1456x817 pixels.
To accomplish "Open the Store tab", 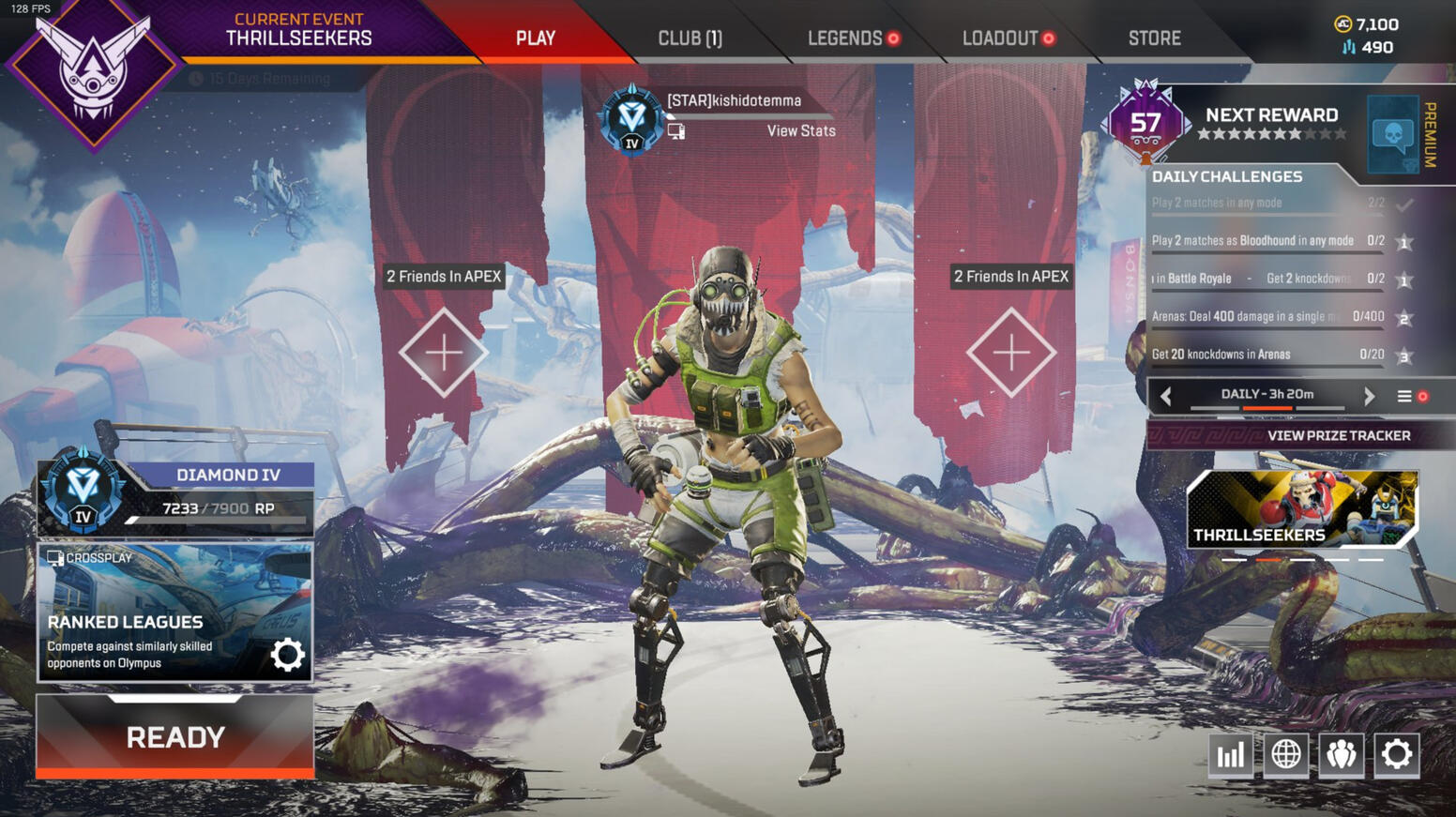I will (1154, 38).
